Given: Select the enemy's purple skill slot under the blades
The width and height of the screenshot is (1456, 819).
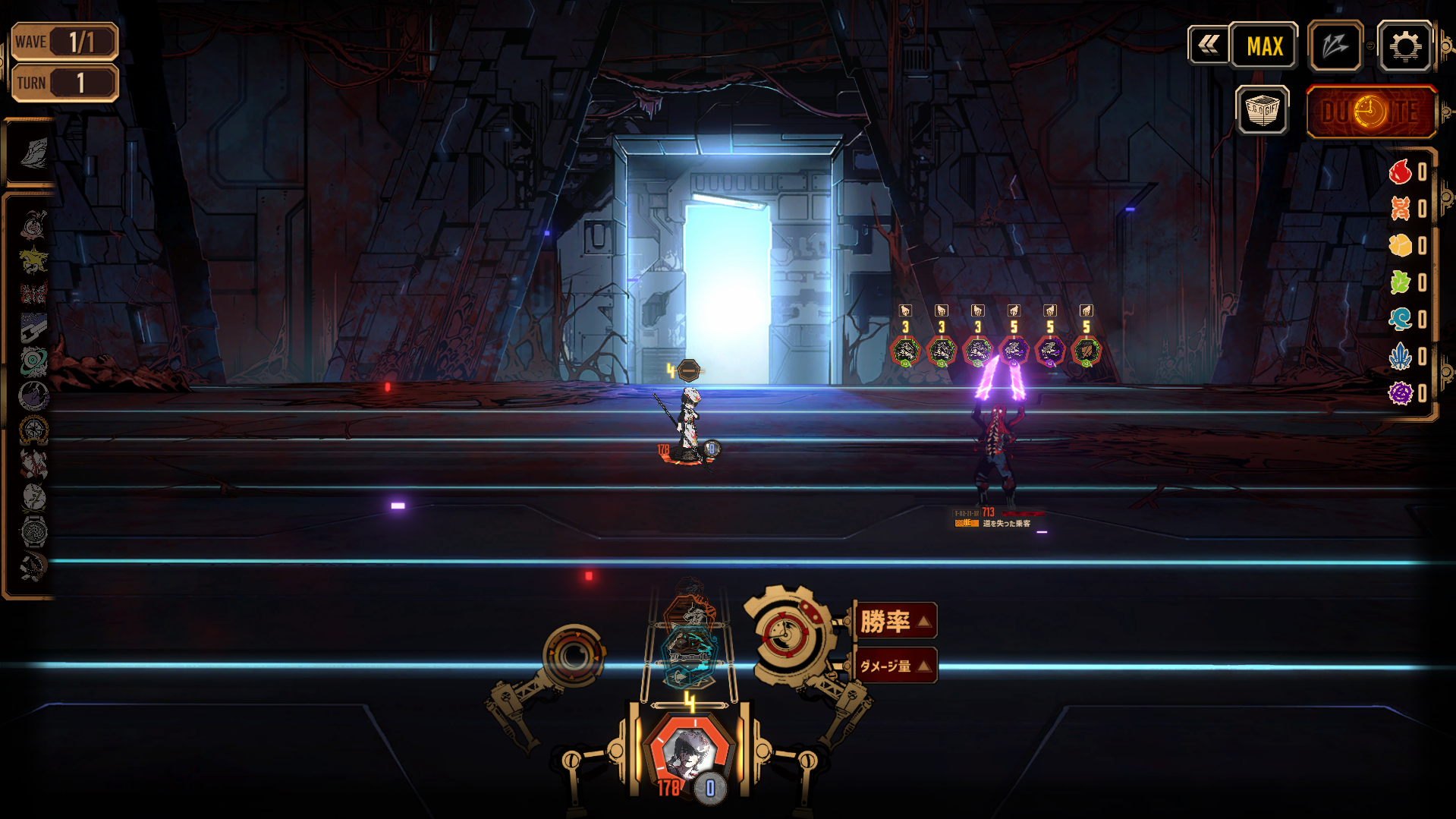Looking at the screenshot, I should pos(1014,351).
